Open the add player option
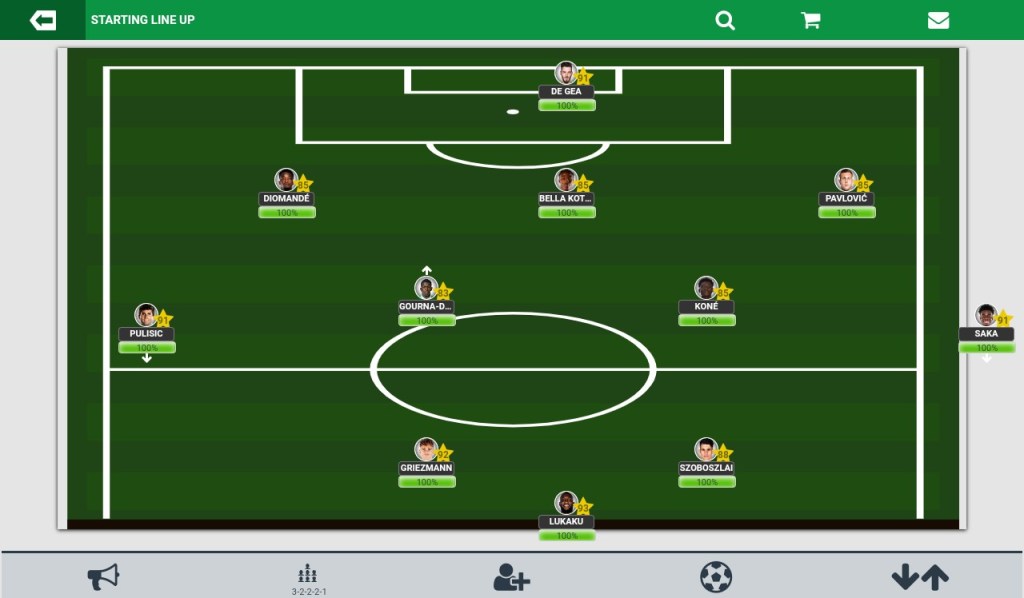The image size is (1024, 598). coord(511,577)
